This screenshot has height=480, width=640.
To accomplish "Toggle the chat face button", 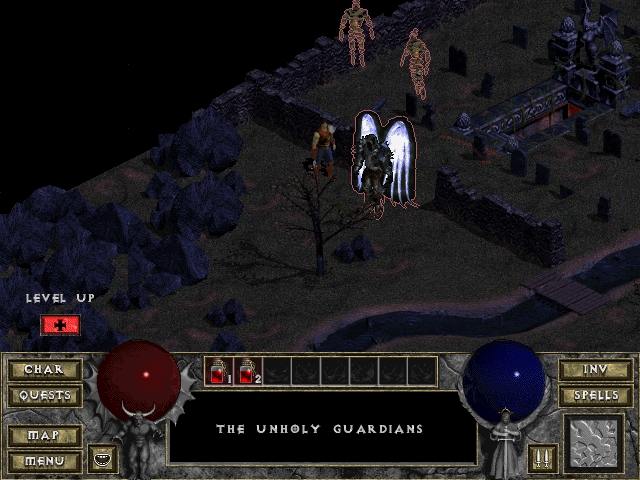I will (104, 459).
